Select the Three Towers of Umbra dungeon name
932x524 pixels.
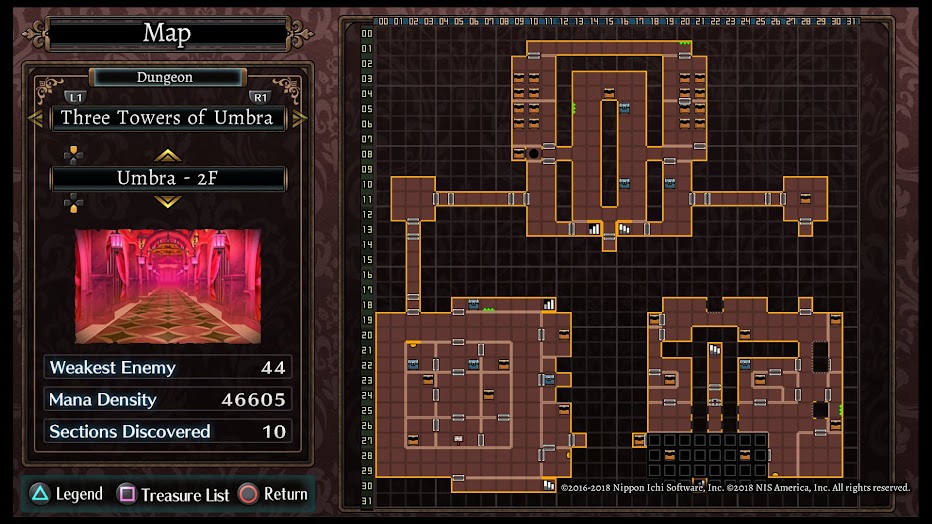point(167,118)
